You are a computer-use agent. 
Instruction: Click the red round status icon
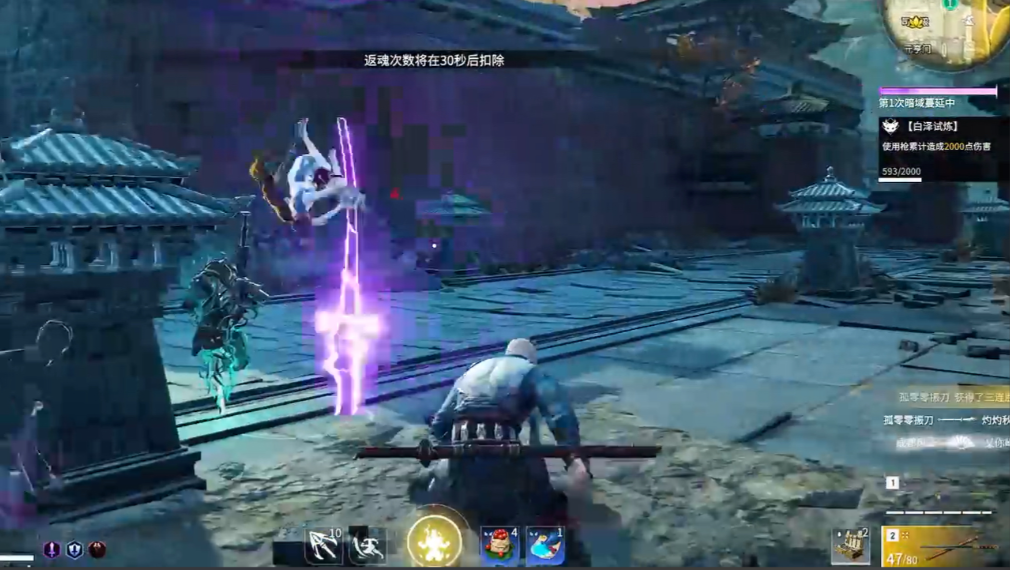97,550
